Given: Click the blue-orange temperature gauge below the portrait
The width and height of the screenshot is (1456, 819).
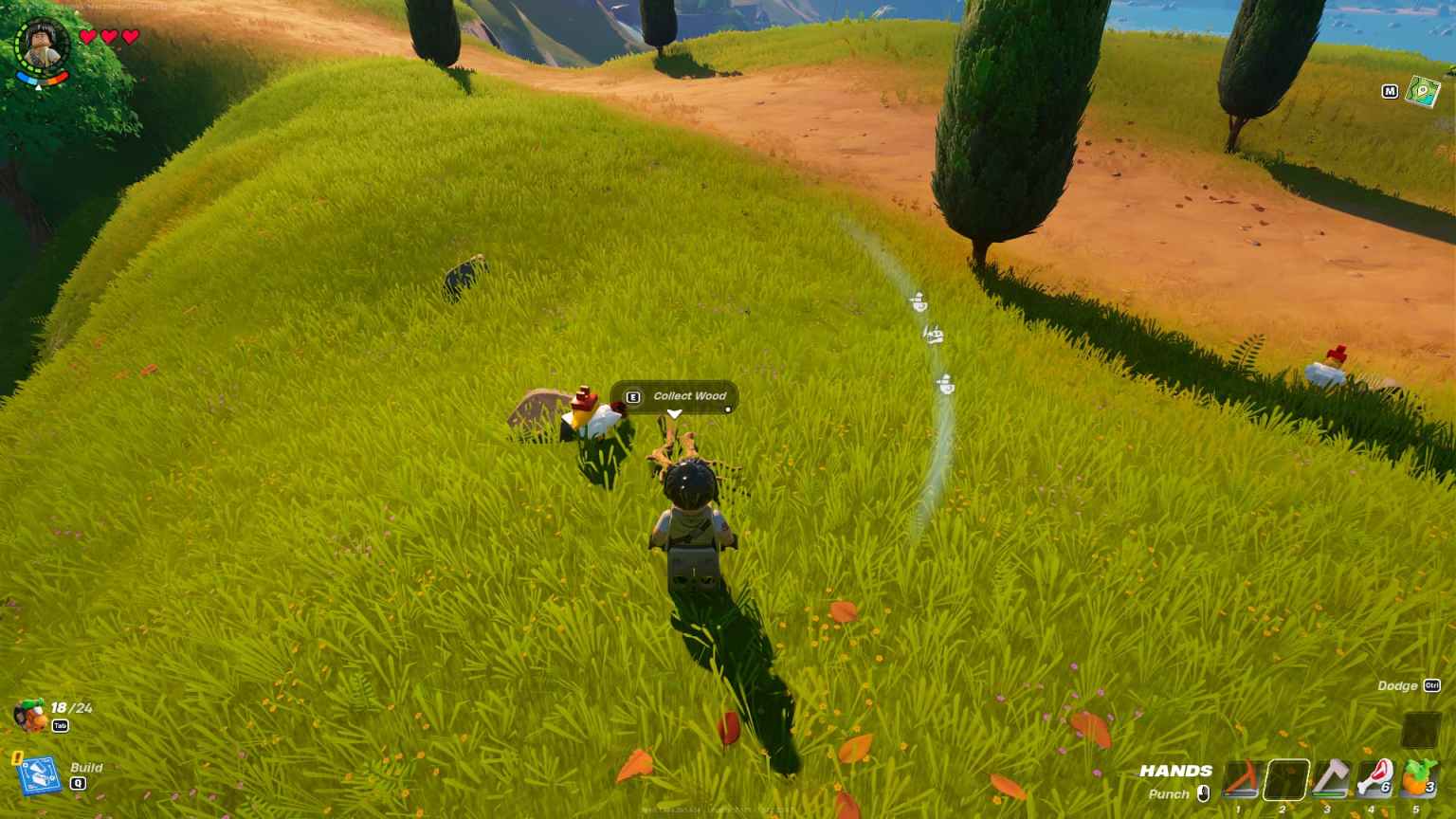Looking at the screenshot, I should pyautogui.click(x=38, y=81).
